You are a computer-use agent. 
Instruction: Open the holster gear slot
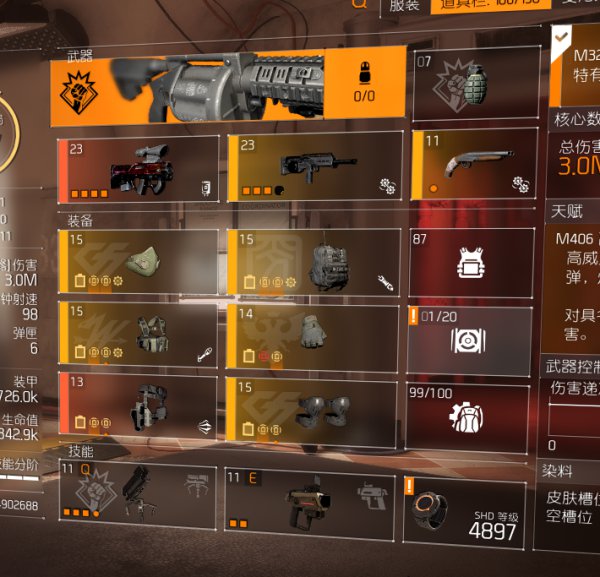point(138,406)
